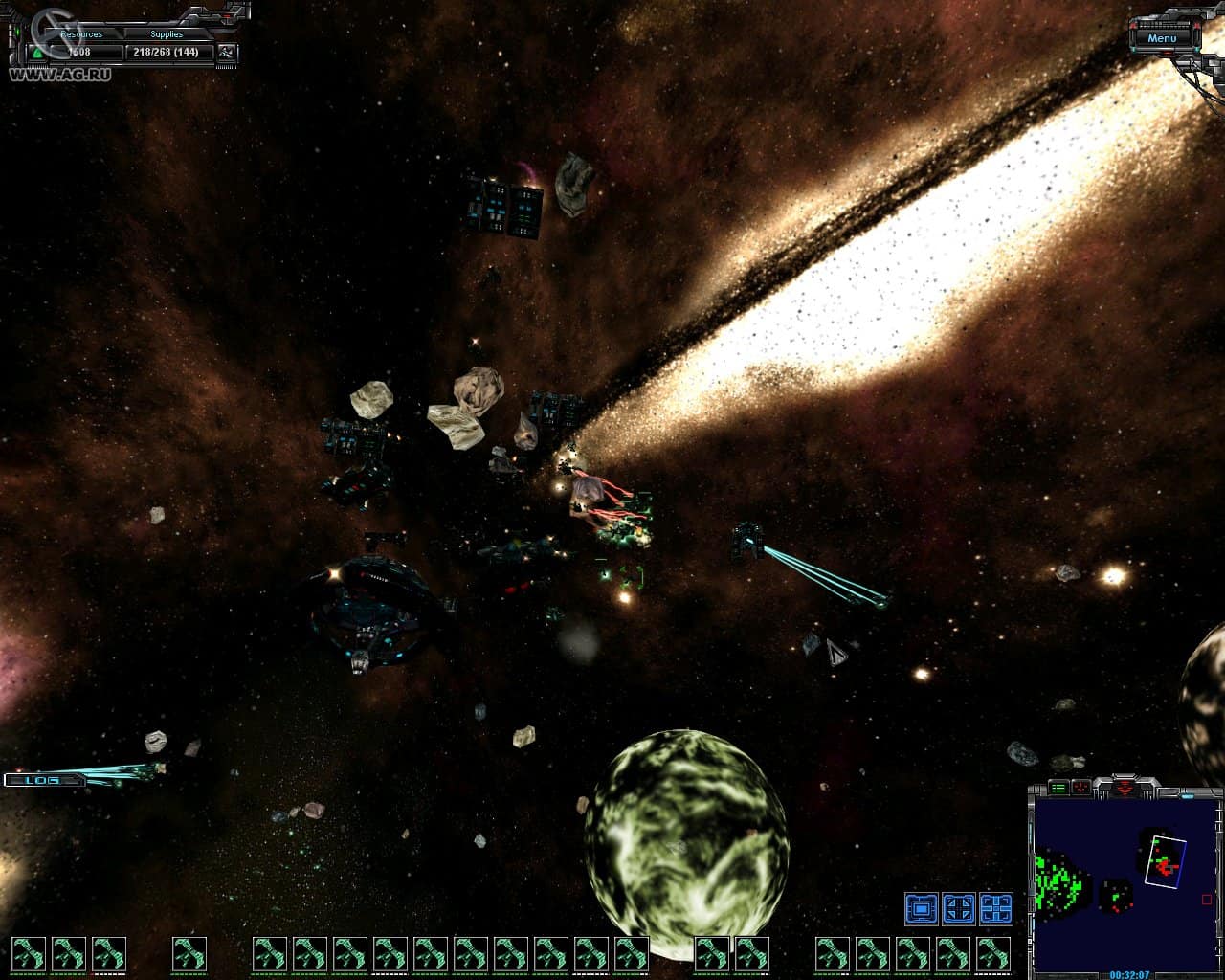Viewport: 1225px width, 980px height.
Task: Toggle the red crosshair icon above minimap
Action: coord(1081,788)
